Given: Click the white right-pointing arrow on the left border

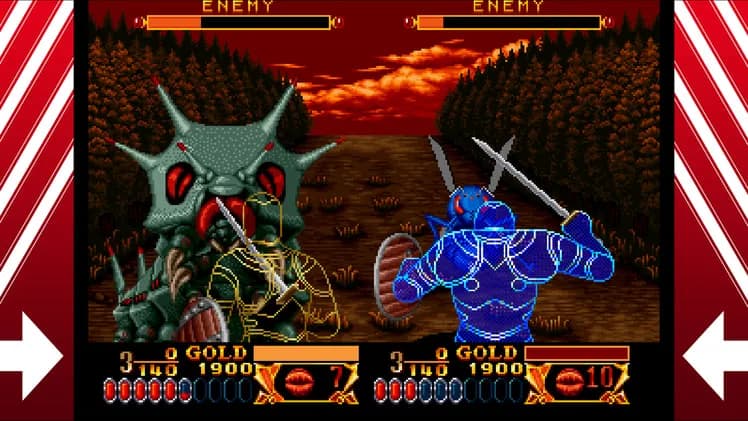Looking at the screenshot, I should 33,355.
